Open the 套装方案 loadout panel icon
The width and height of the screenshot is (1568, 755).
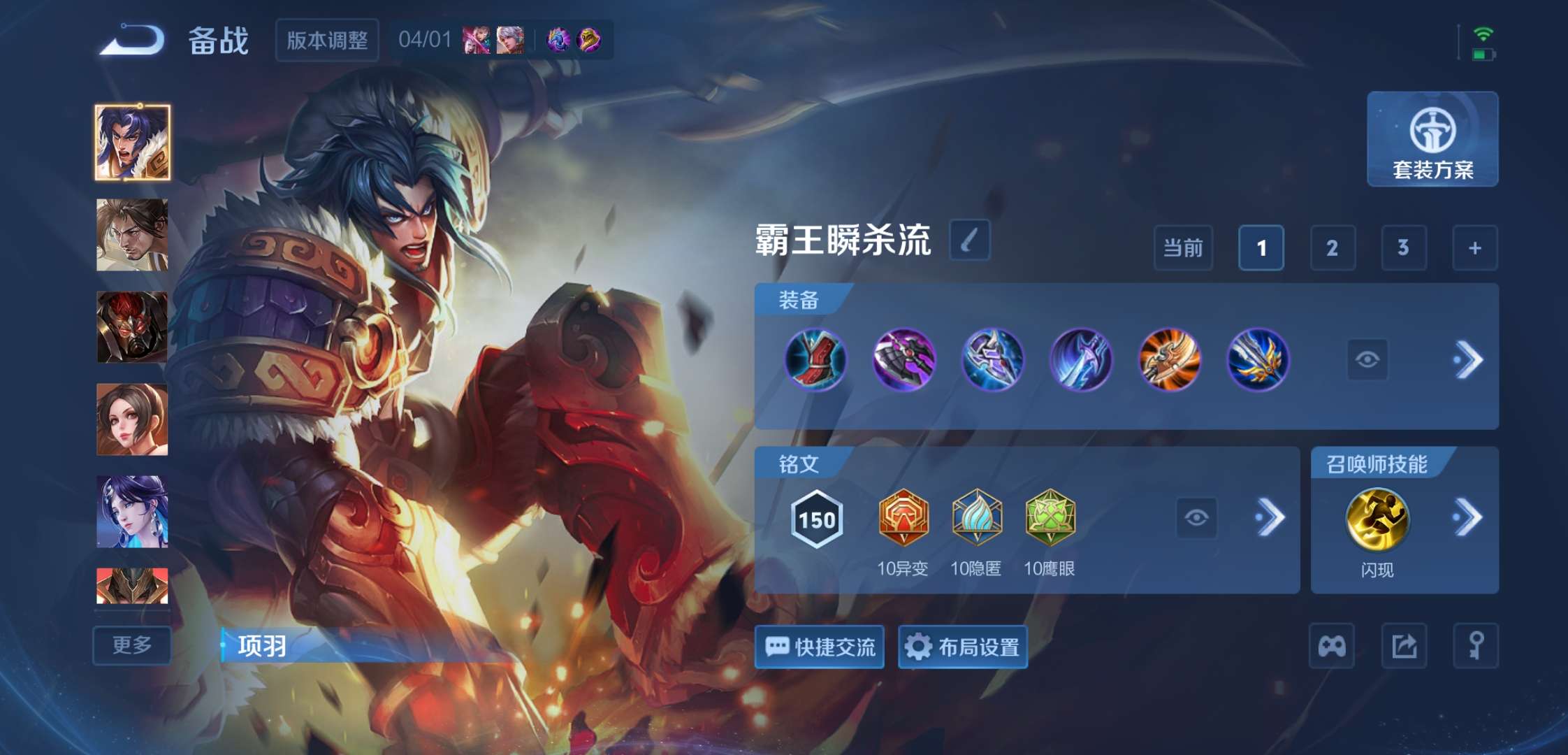pyautogui.click(x=1432, y=140)
